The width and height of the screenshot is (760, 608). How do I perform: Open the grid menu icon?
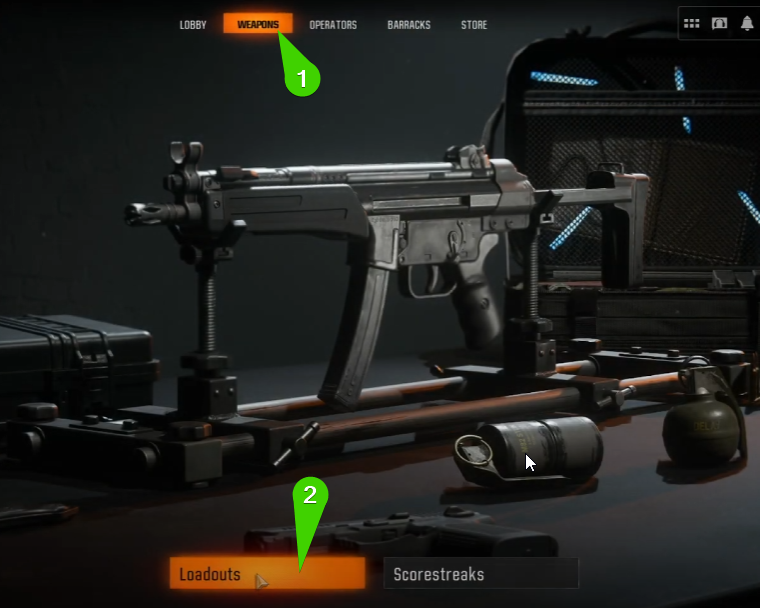691,24
